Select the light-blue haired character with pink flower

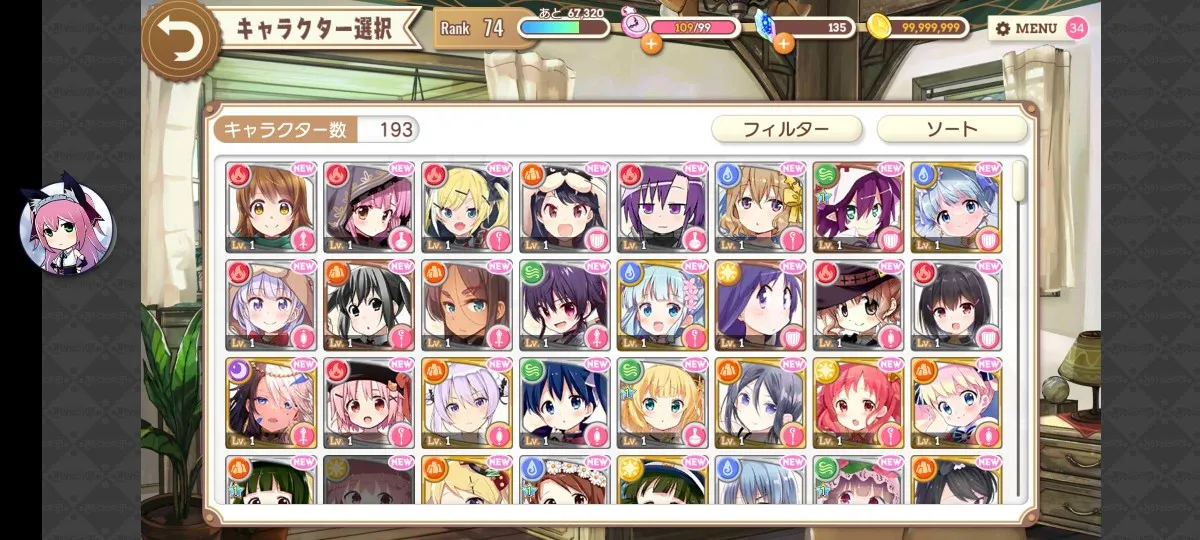click(662, 305)
